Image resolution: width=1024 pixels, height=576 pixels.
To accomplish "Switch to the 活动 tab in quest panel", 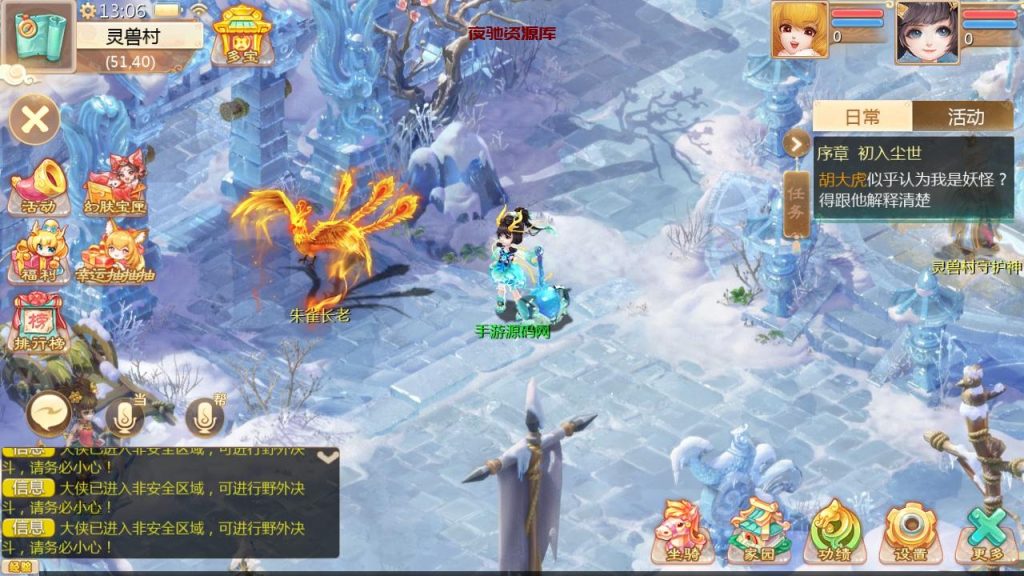I will pyautogui.click(x=965, y=117).
